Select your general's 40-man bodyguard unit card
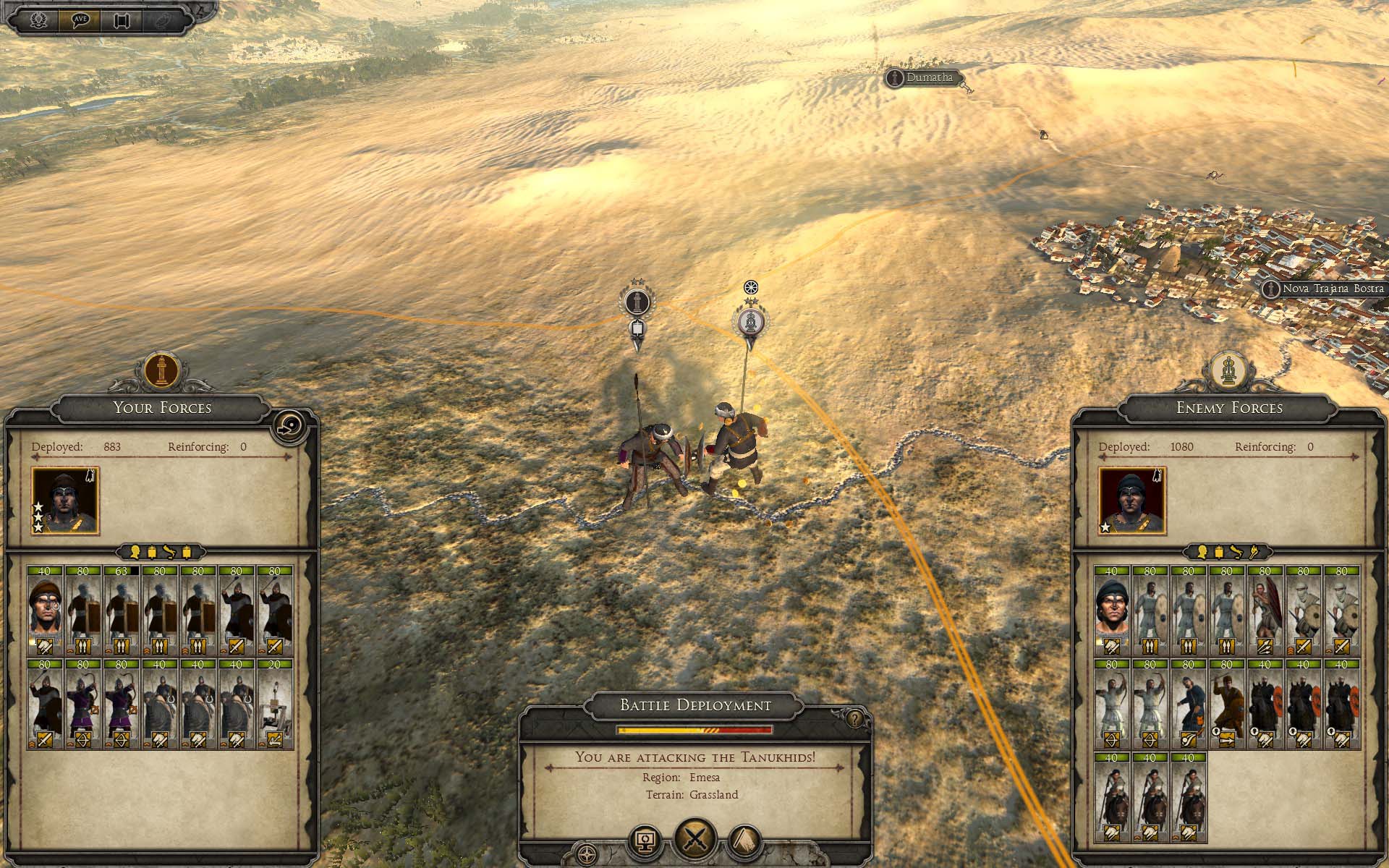 [x=45, y=610]
